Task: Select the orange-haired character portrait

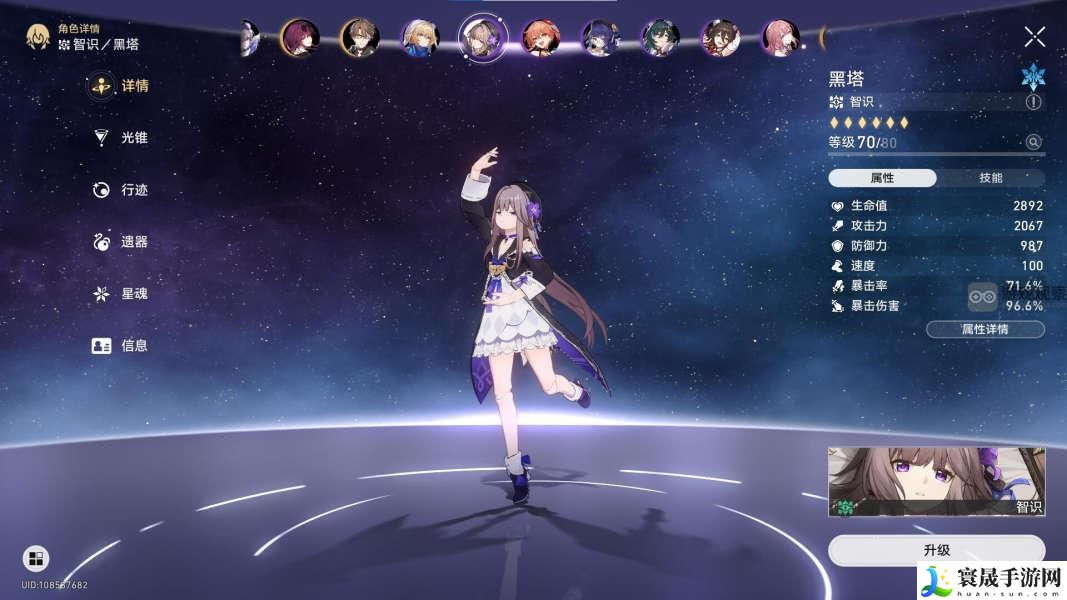Action: 540,38
